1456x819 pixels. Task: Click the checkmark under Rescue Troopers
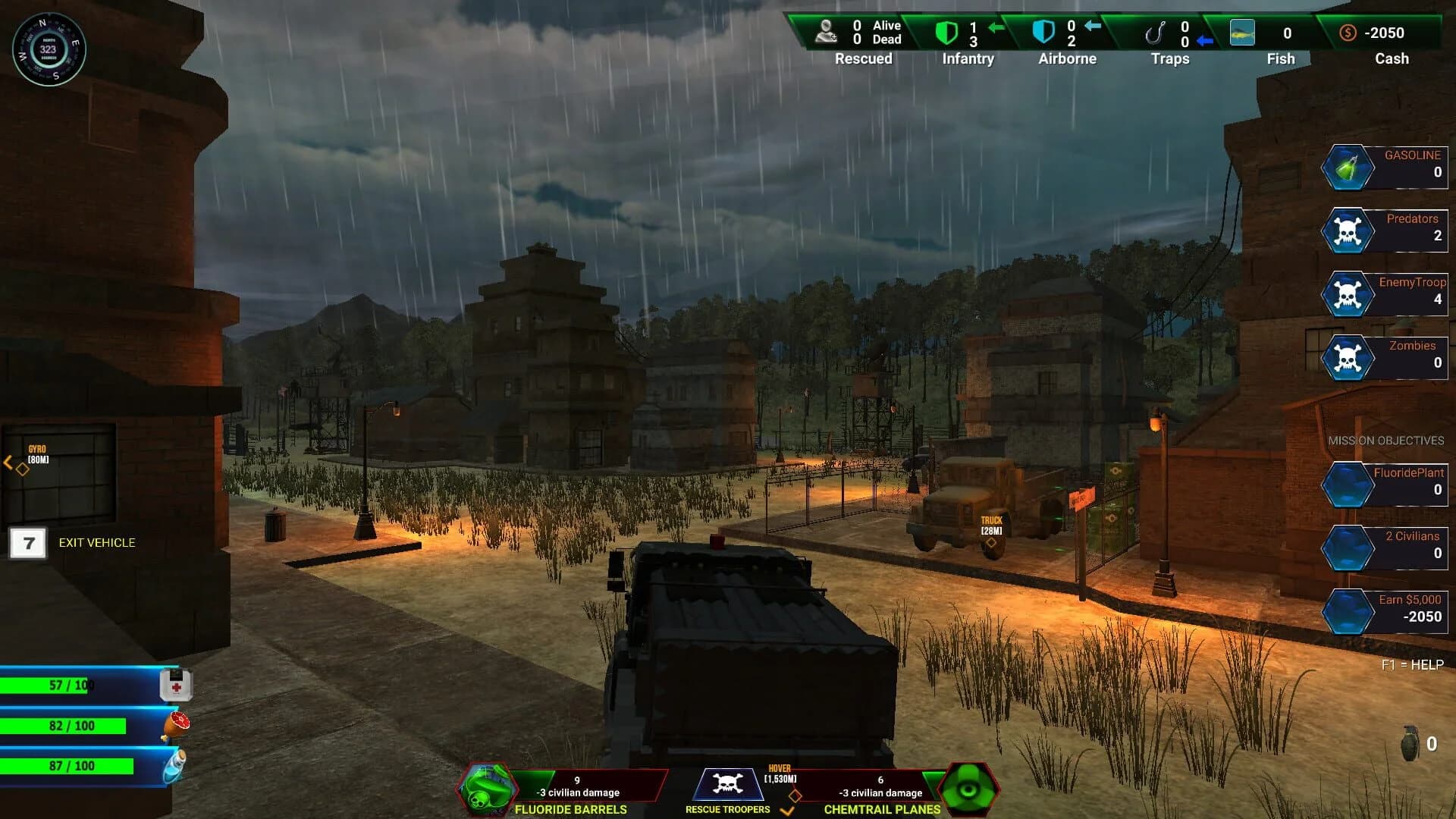(x=786, y=811)
